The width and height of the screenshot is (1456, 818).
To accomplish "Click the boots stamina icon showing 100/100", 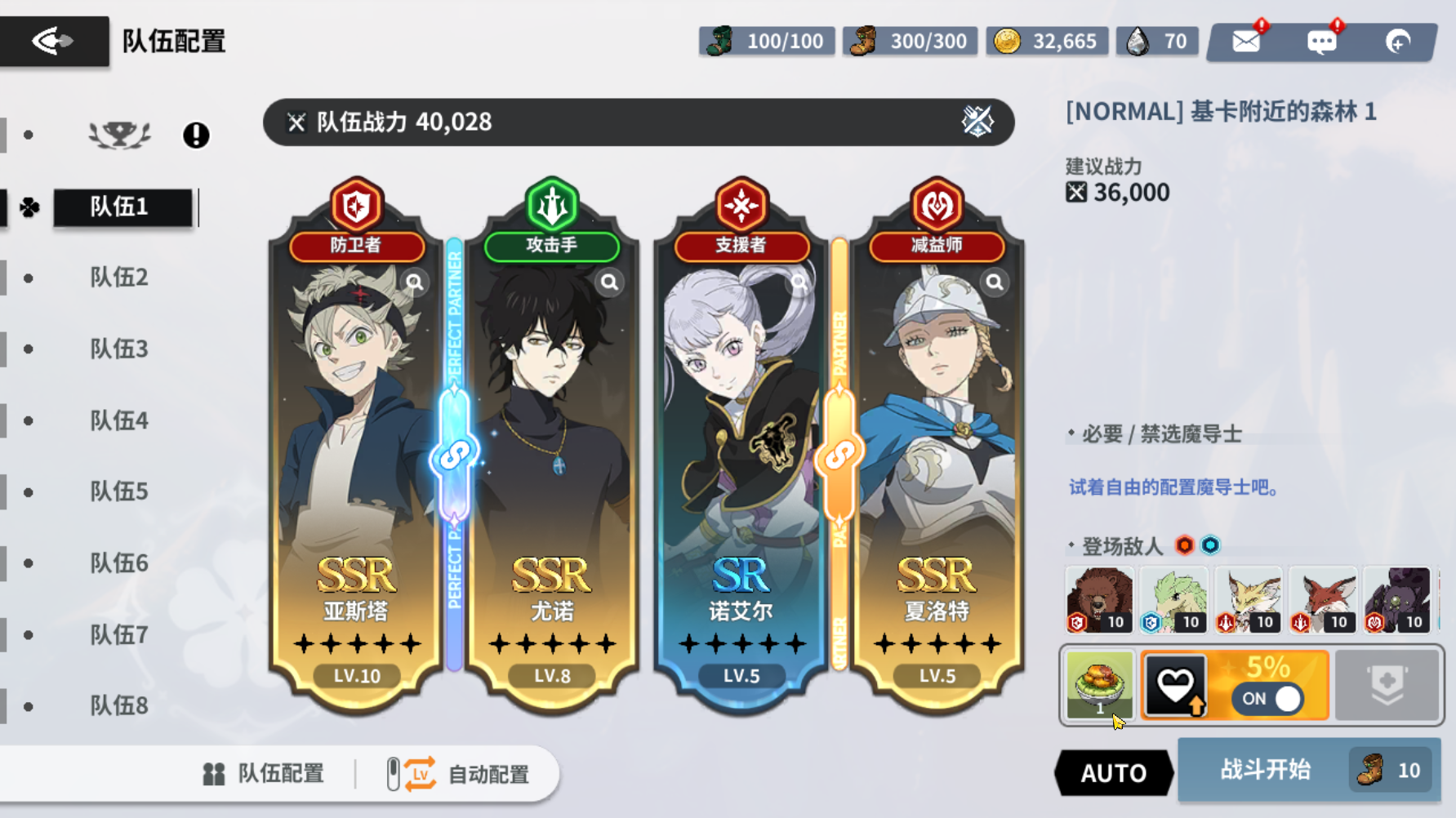I will 718,40.
